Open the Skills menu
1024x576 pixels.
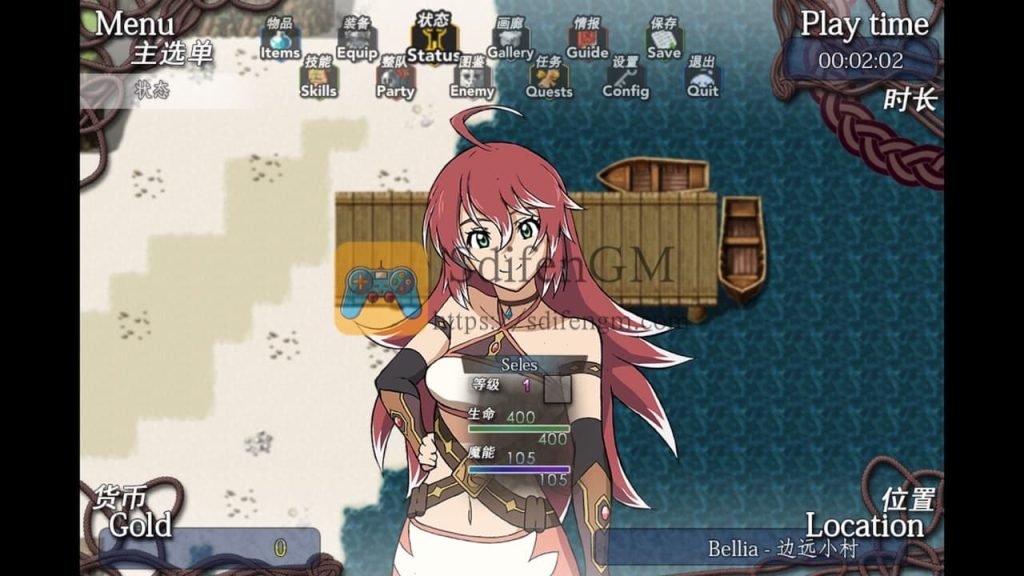click(x=318, y=81)
